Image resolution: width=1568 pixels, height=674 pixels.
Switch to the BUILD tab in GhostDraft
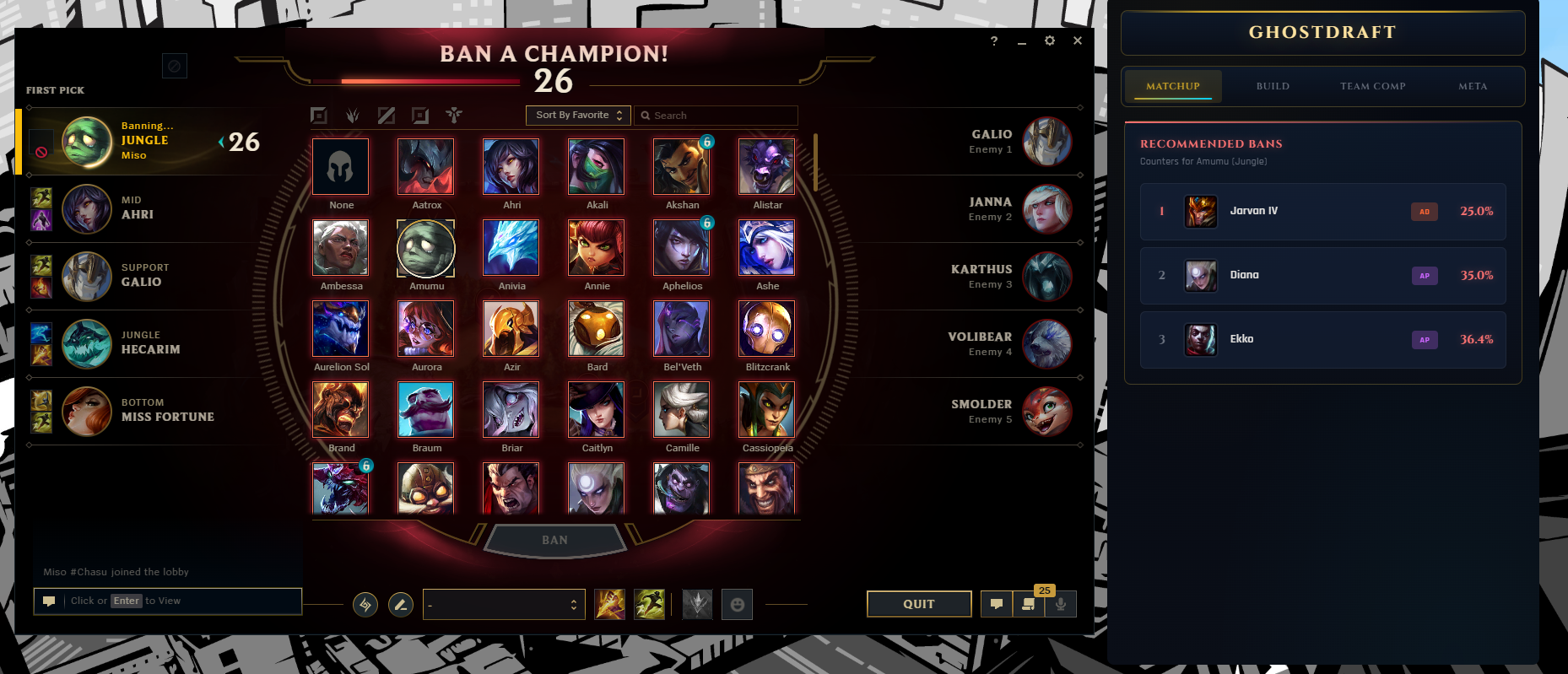1272,86
